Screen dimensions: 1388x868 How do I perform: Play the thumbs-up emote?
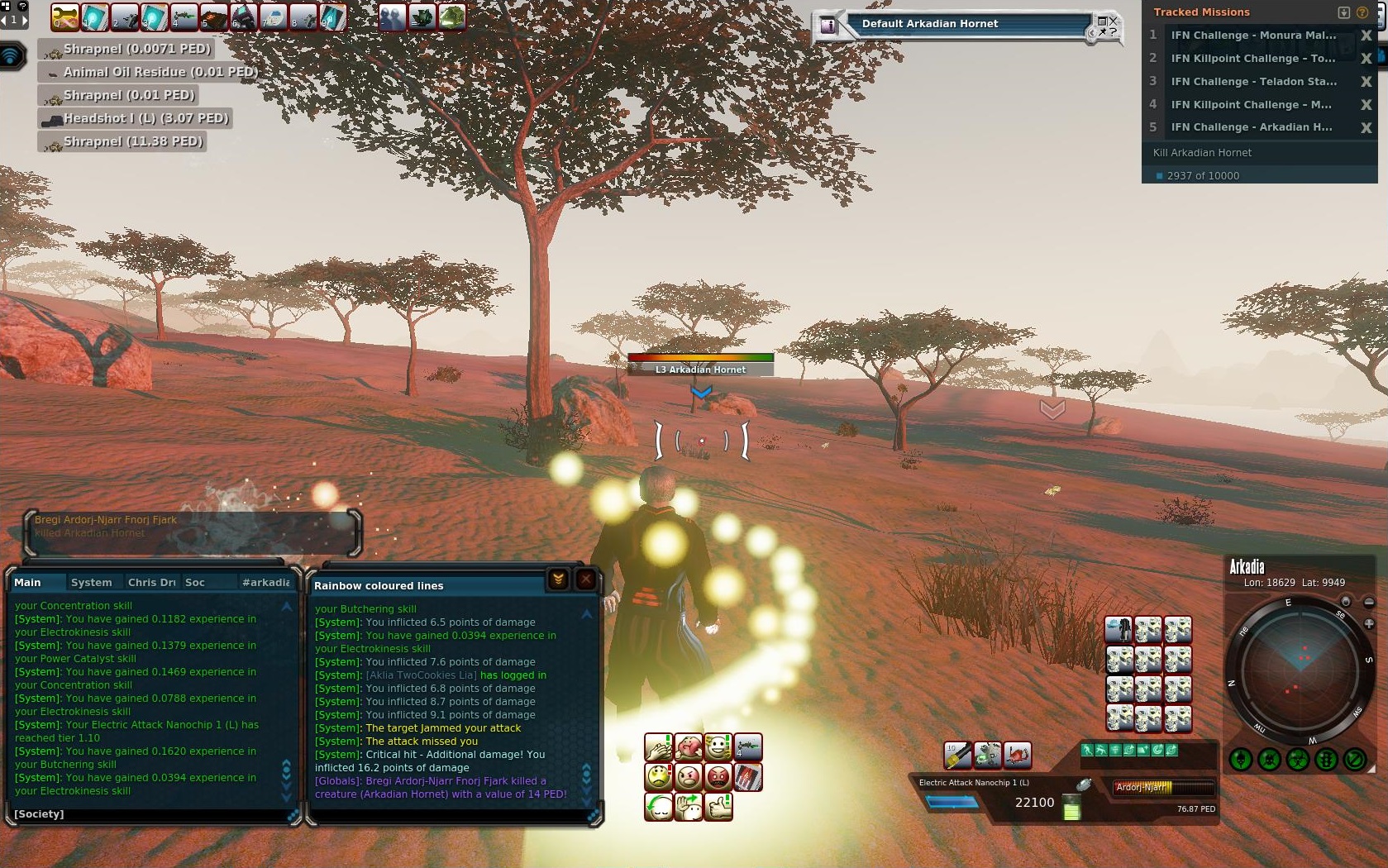click(718, 806)
